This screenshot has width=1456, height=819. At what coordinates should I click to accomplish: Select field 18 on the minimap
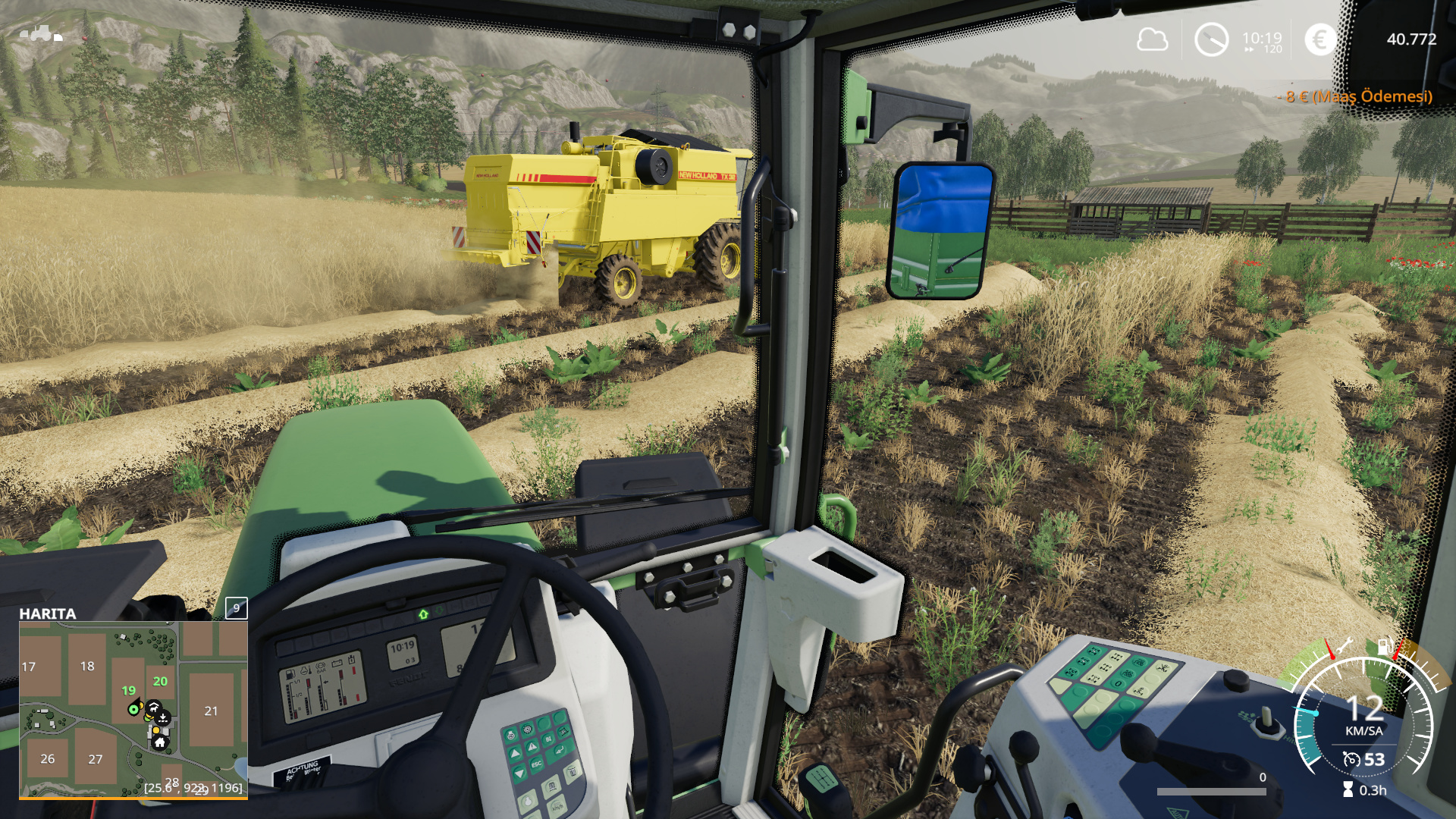pos(87,666)
